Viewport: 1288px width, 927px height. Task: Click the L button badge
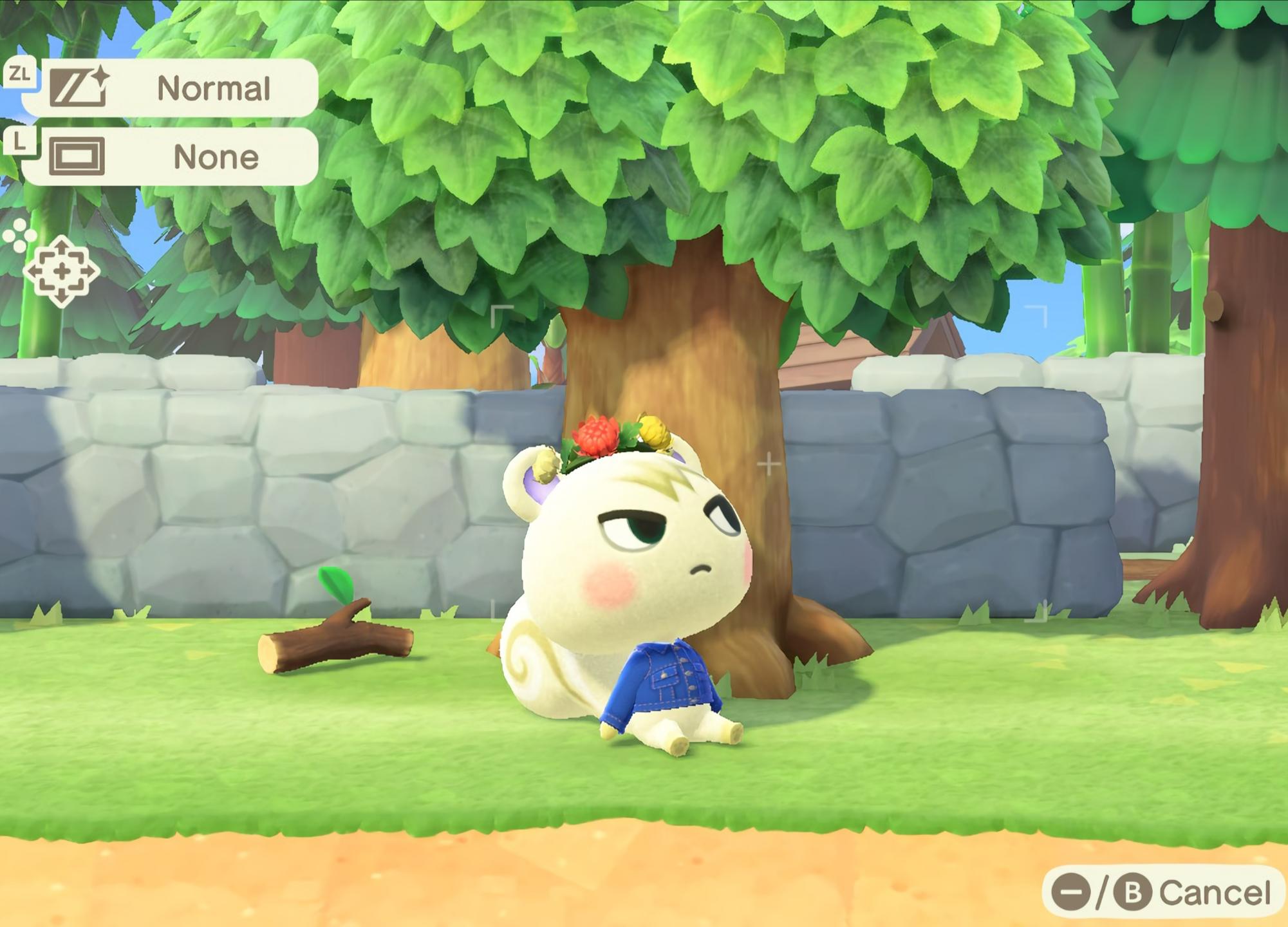(x=19, y=143)
